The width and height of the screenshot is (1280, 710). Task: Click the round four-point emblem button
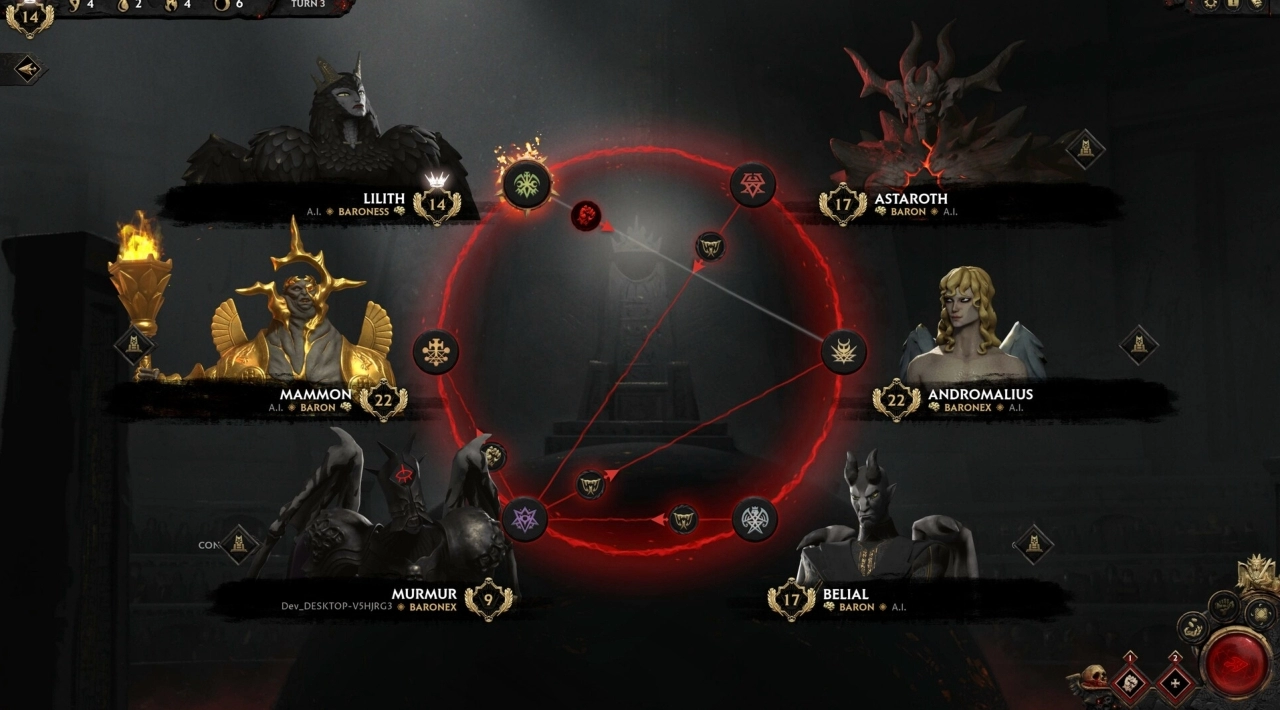pyautogui.click(x=1260, y=613)
